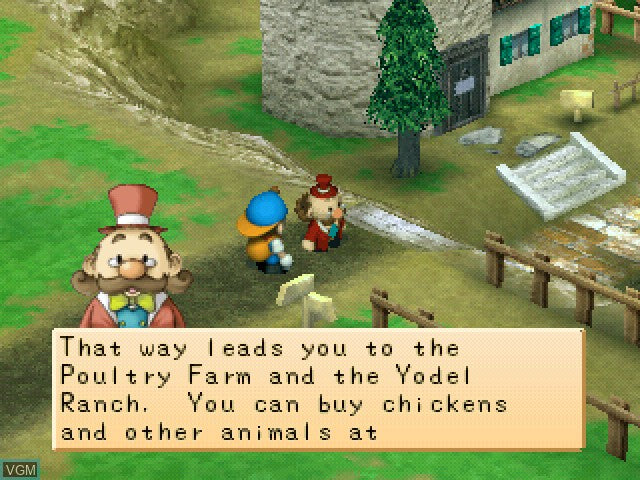Advance the Poultry Farm dialogue text box
Viewport: 640px width, 480px height.
coord(318,391)
